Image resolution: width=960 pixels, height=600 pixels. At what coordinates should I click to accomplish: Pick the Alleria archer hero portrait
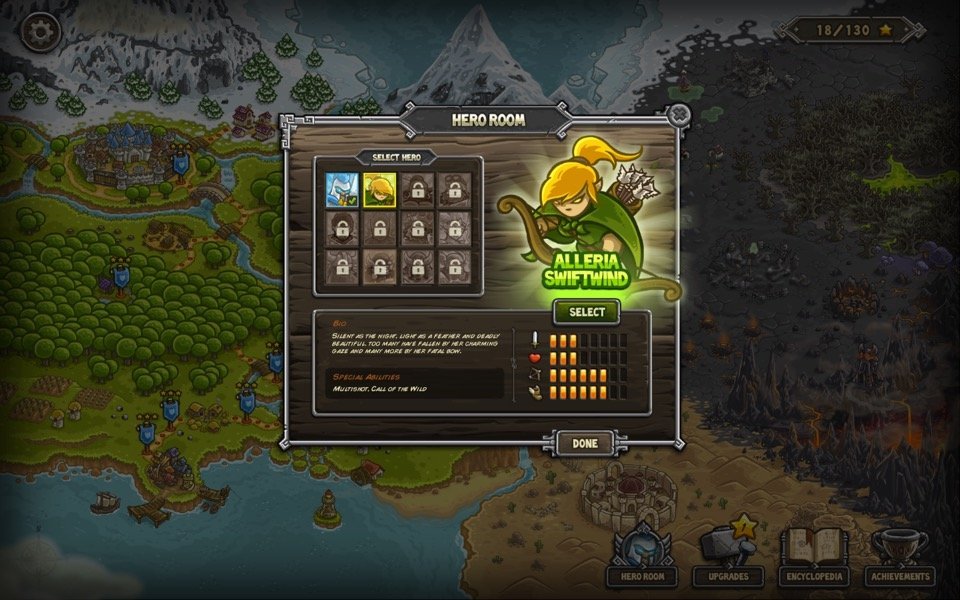coord(378,188)
